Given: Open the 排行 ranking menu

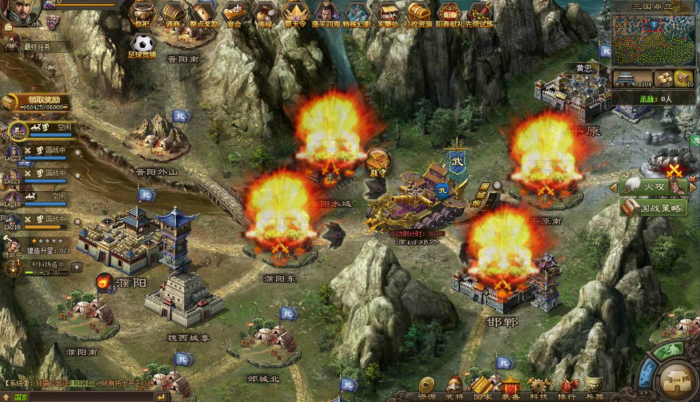Looking at the screenshot, I should click(567, 386).
